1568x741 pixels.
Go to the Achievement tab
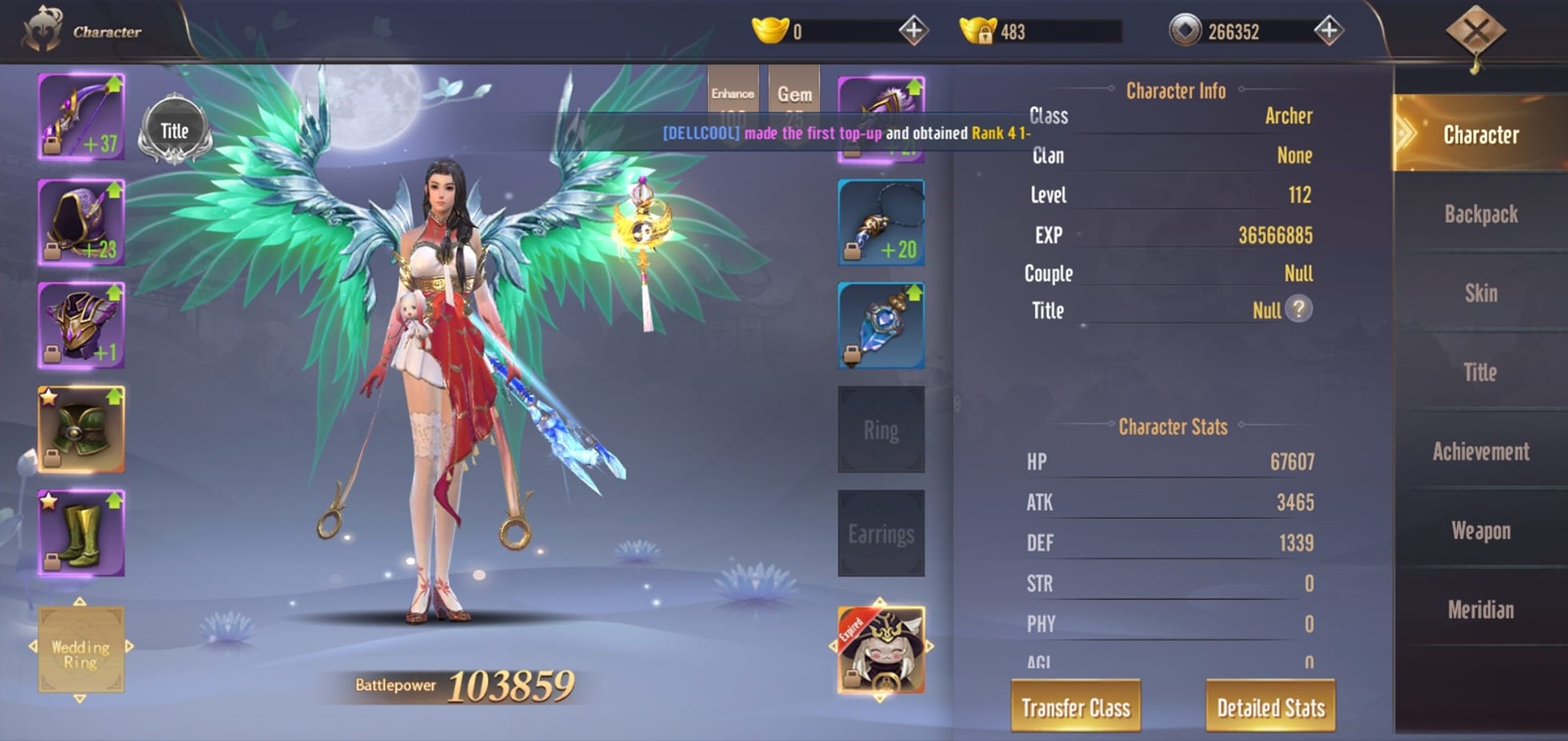(1480, 451)
